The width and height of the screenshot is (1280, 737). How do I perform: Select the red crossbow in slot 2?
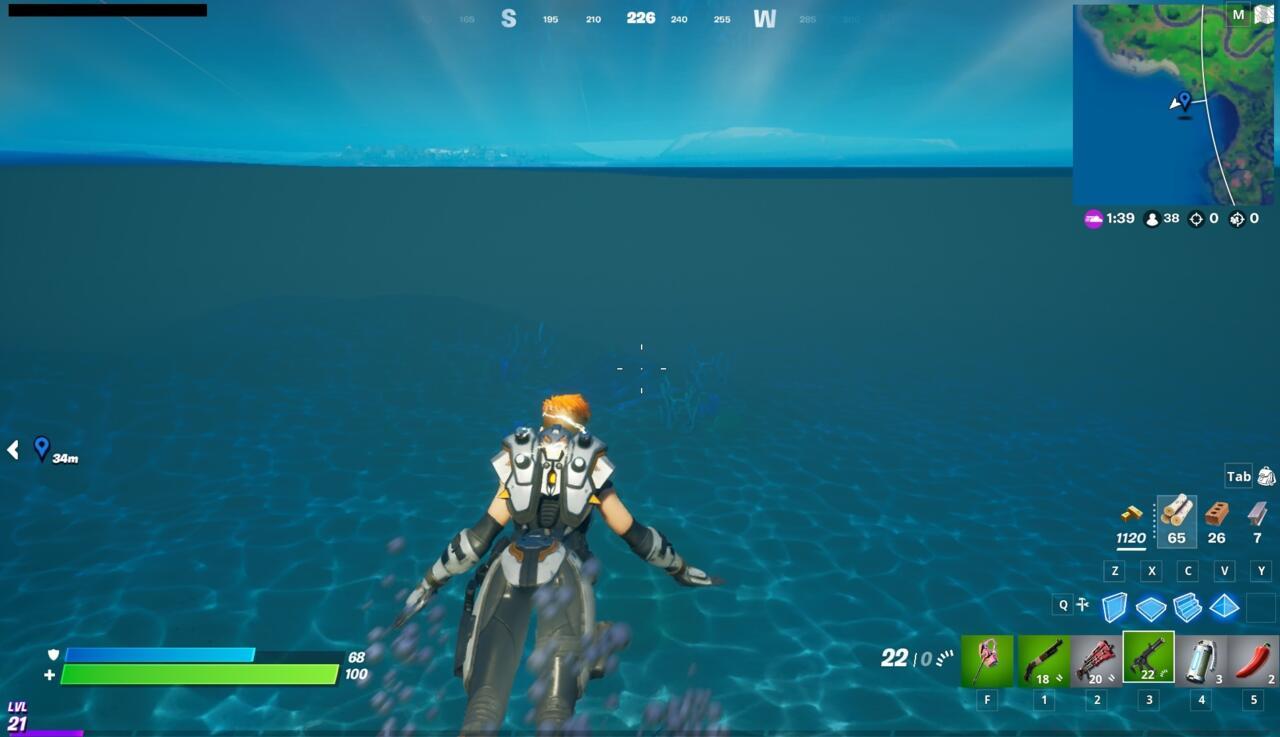[1094, 660]
